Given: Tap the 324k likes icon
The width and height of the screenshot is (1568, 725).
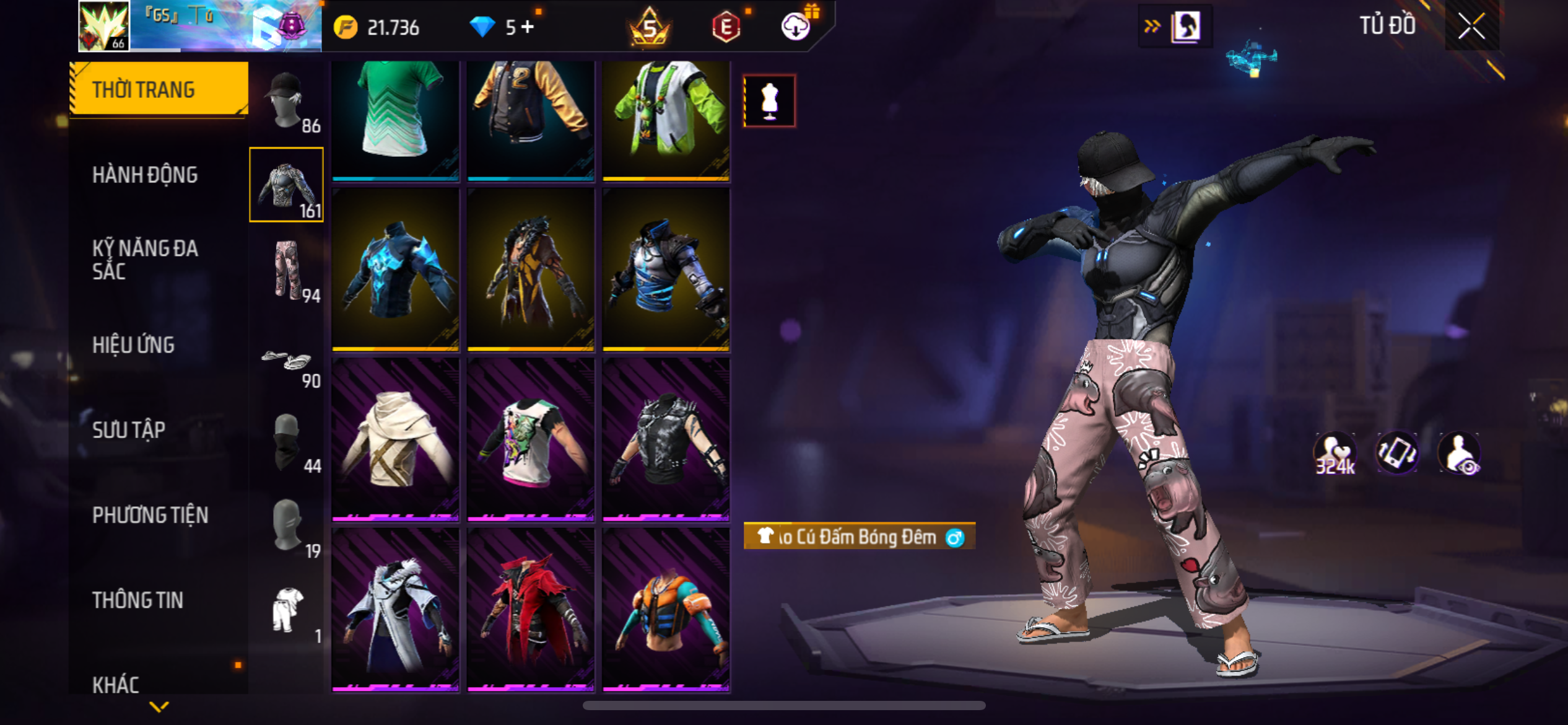Looking at the screenshot, I should pyautogui.click(x=1334, y=454).
